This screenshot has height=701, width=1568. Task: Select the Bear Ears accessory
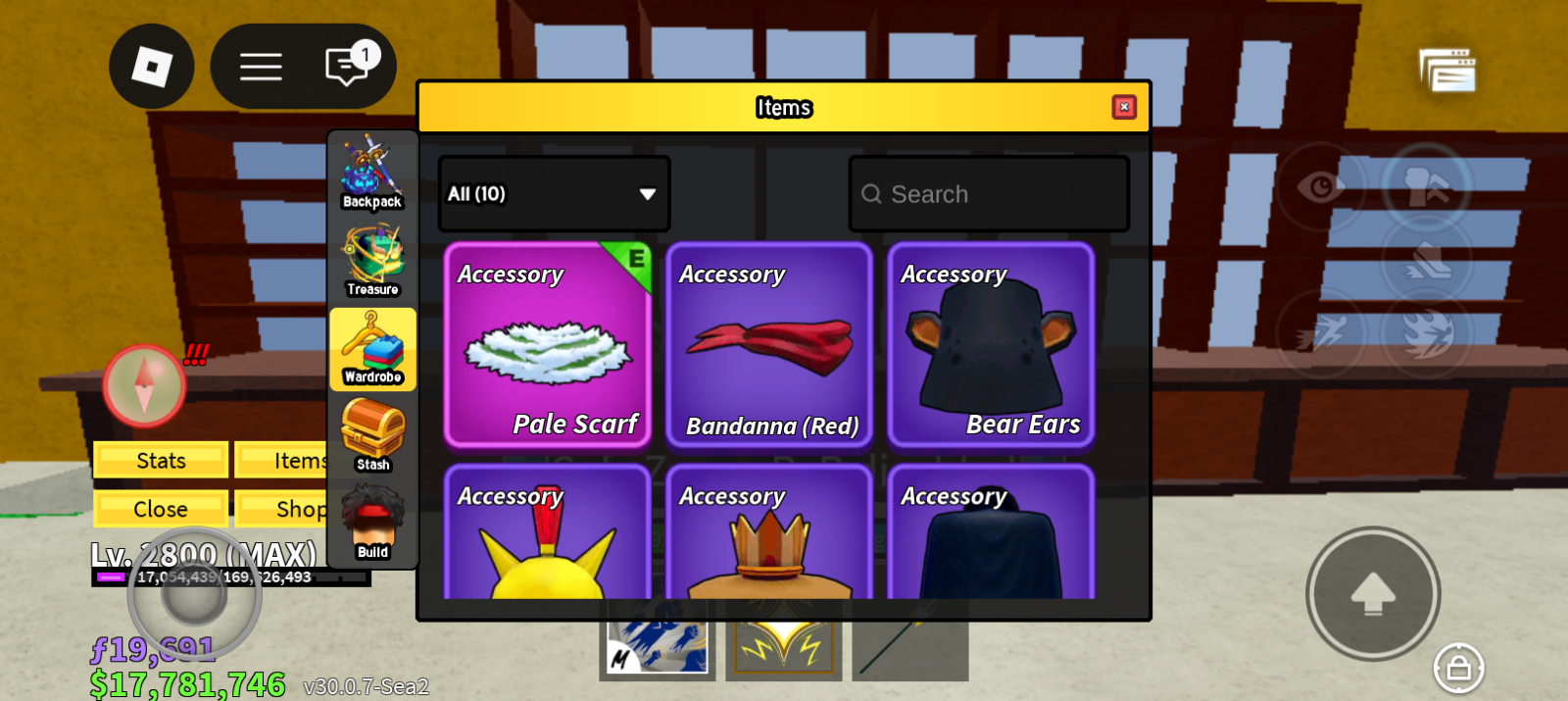pyautogui.click(x=991, y=345)
